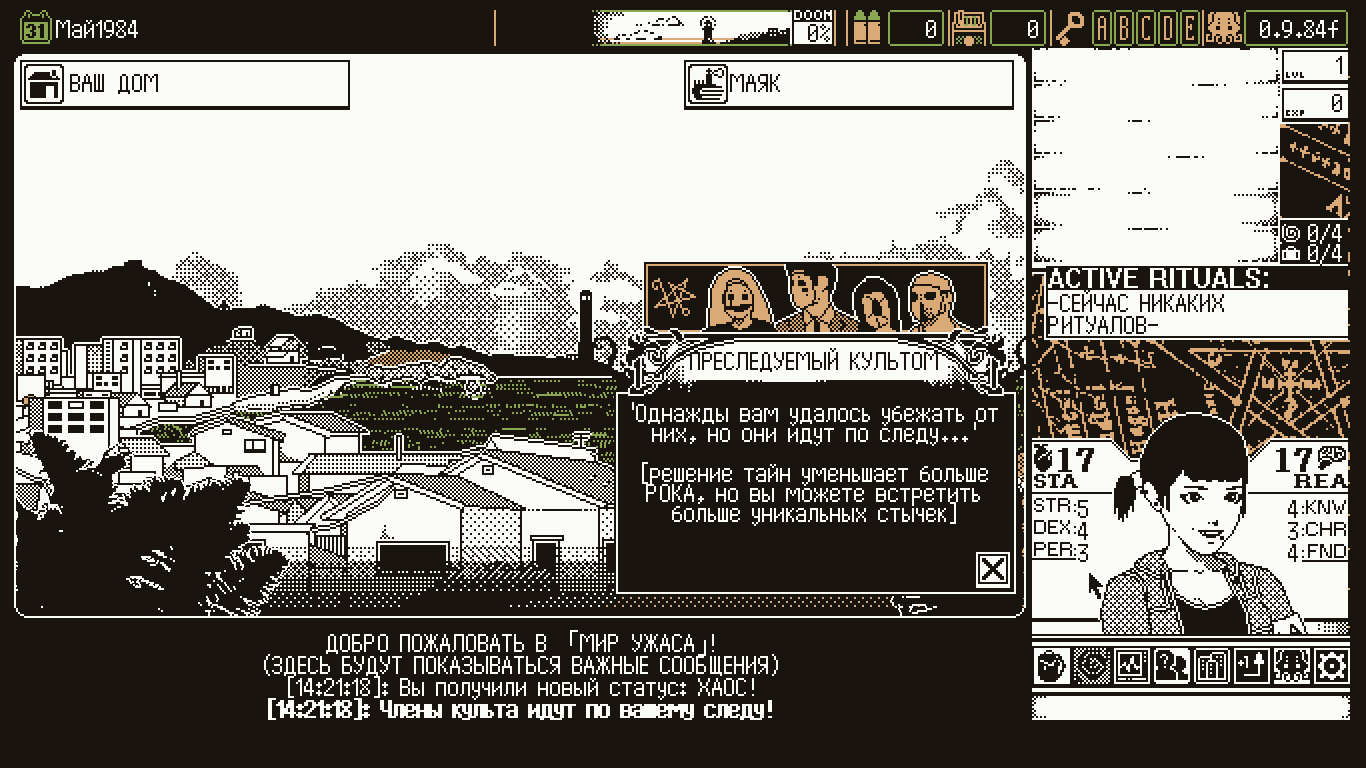Screen dimensions: 1366x768
Task: Close the cult pursuit popup
Action: 992,569
